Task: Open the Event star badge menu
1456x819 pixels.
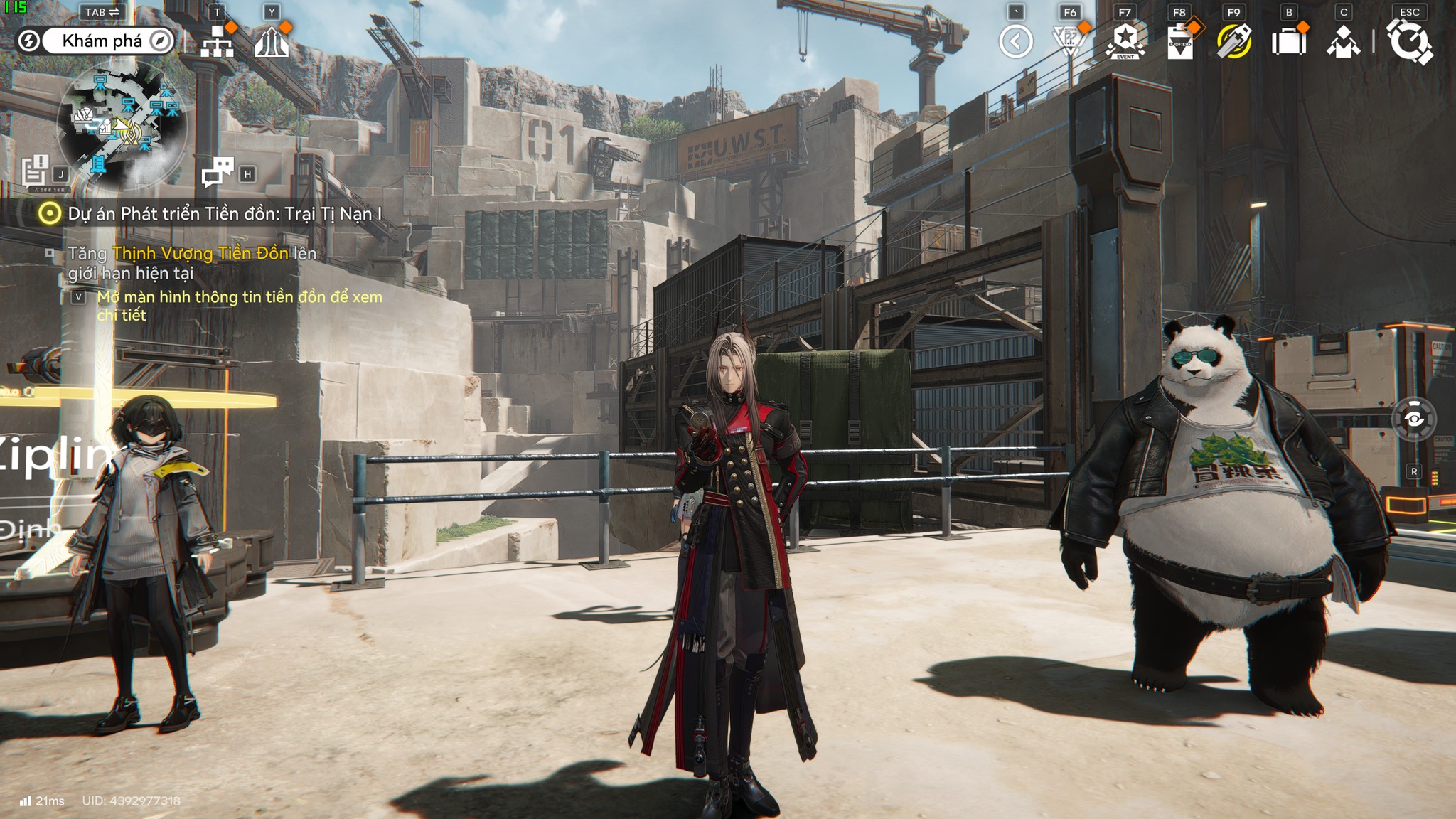Action: pos(1125,41)
